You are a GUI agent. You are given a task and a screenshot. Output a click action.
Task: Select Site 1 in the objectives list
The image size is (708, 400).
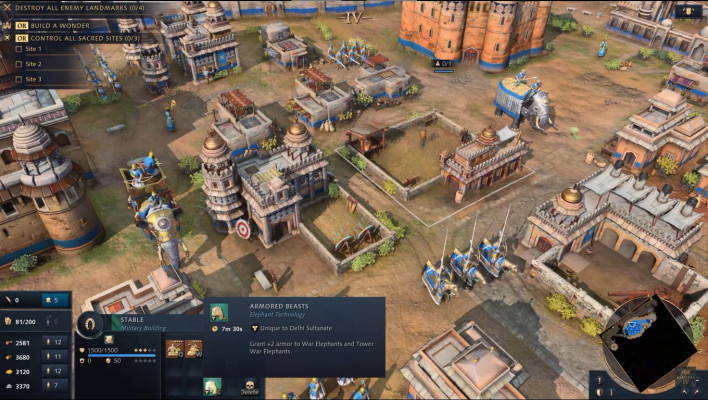tap(34, 50)
